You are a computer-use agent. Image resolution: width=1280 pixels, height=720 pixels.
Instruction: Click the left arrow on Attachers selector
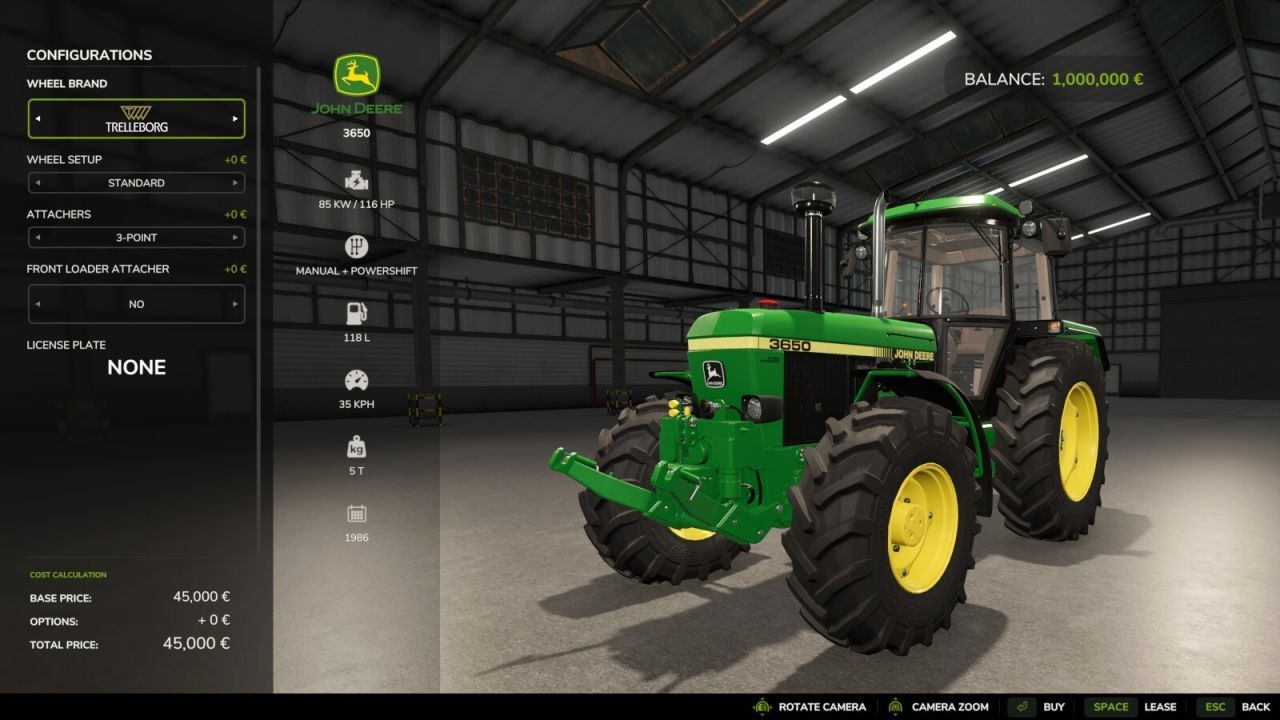pos(40,237)
